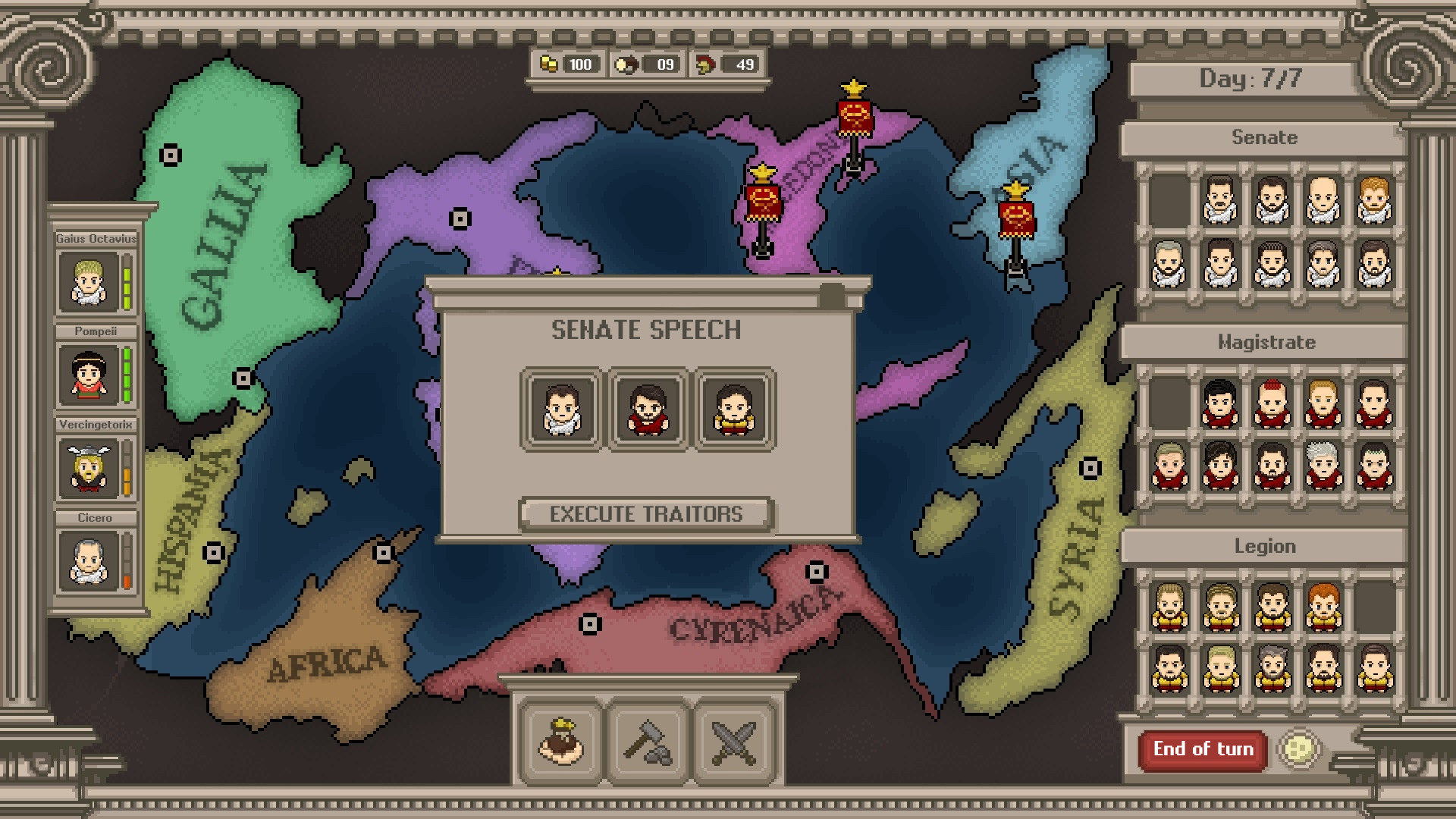Expand the Senate panel header

coord(1264,137)
